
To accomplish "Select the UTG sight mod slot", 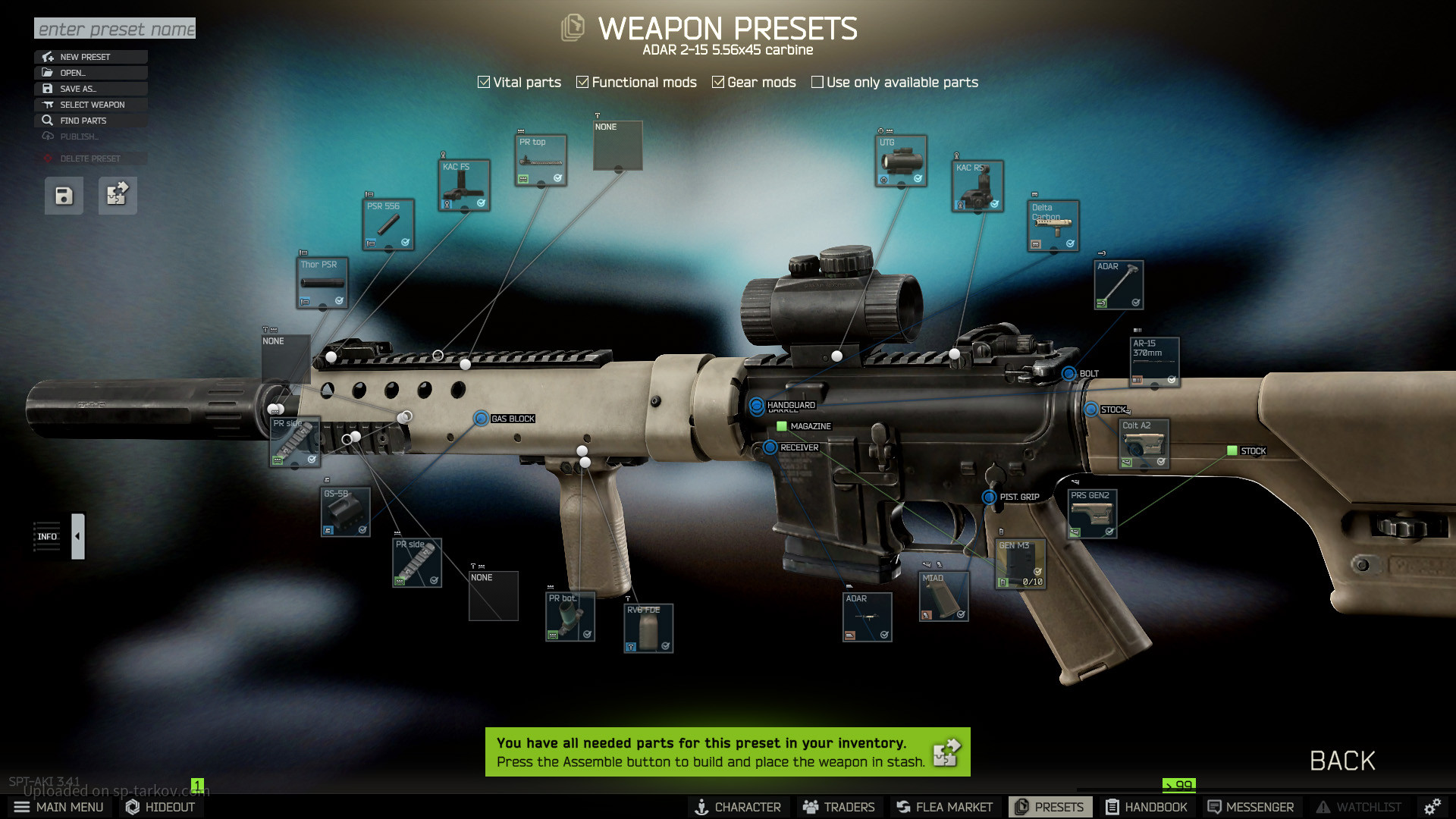I will [x=901, y=161].
